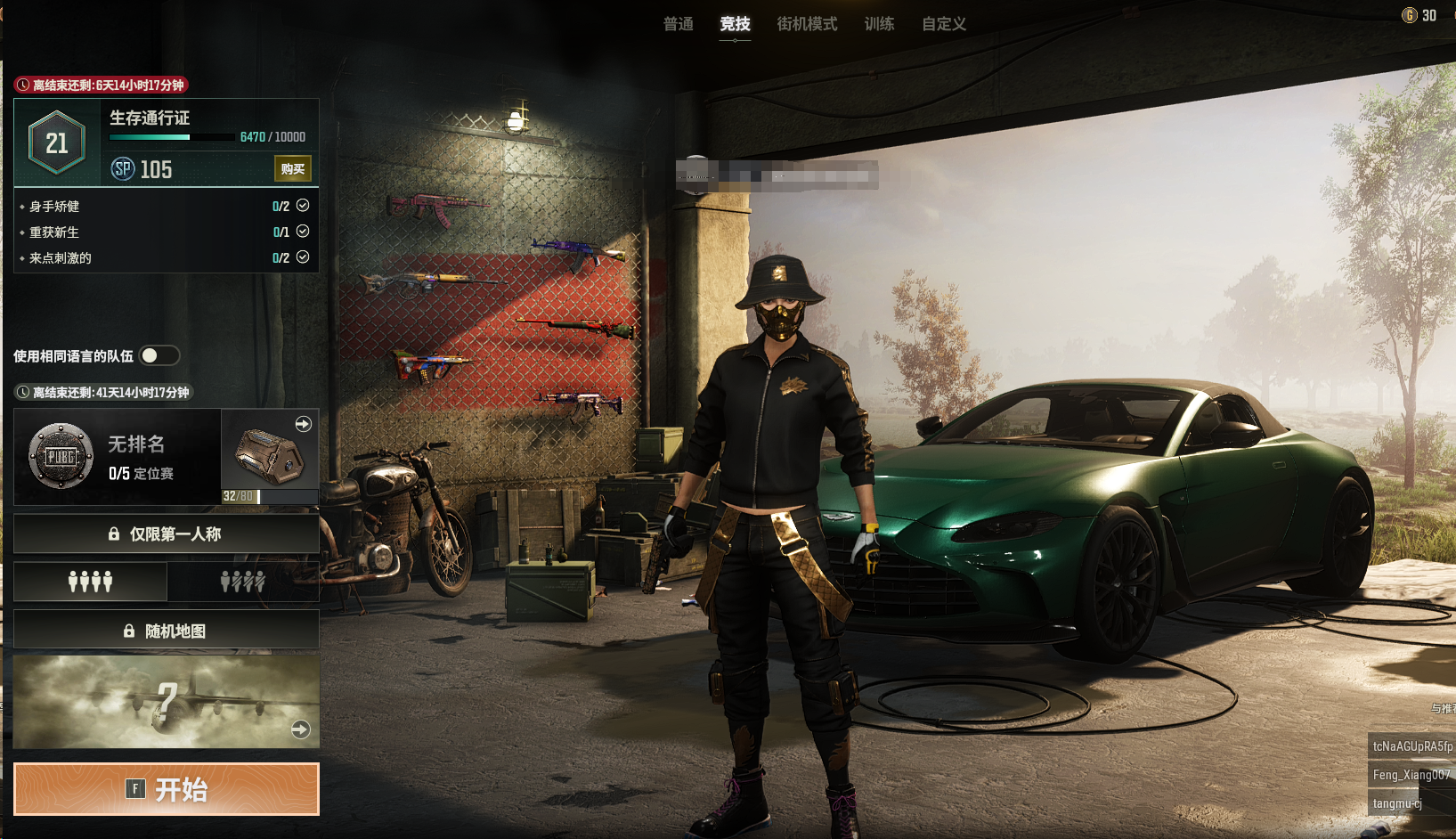
Task: Click the 购买 buy button
Action: (292, 169)
